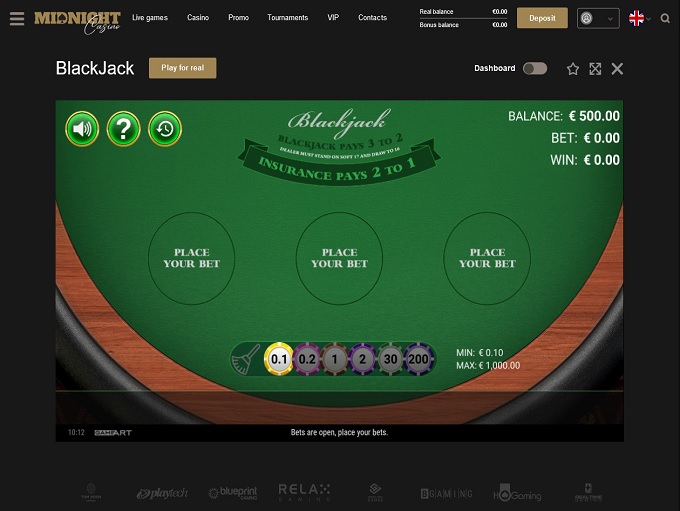The width and height of the screenshot is (680, 511).
Task: Choose the 0.2 chip
Action: (307, 359)
